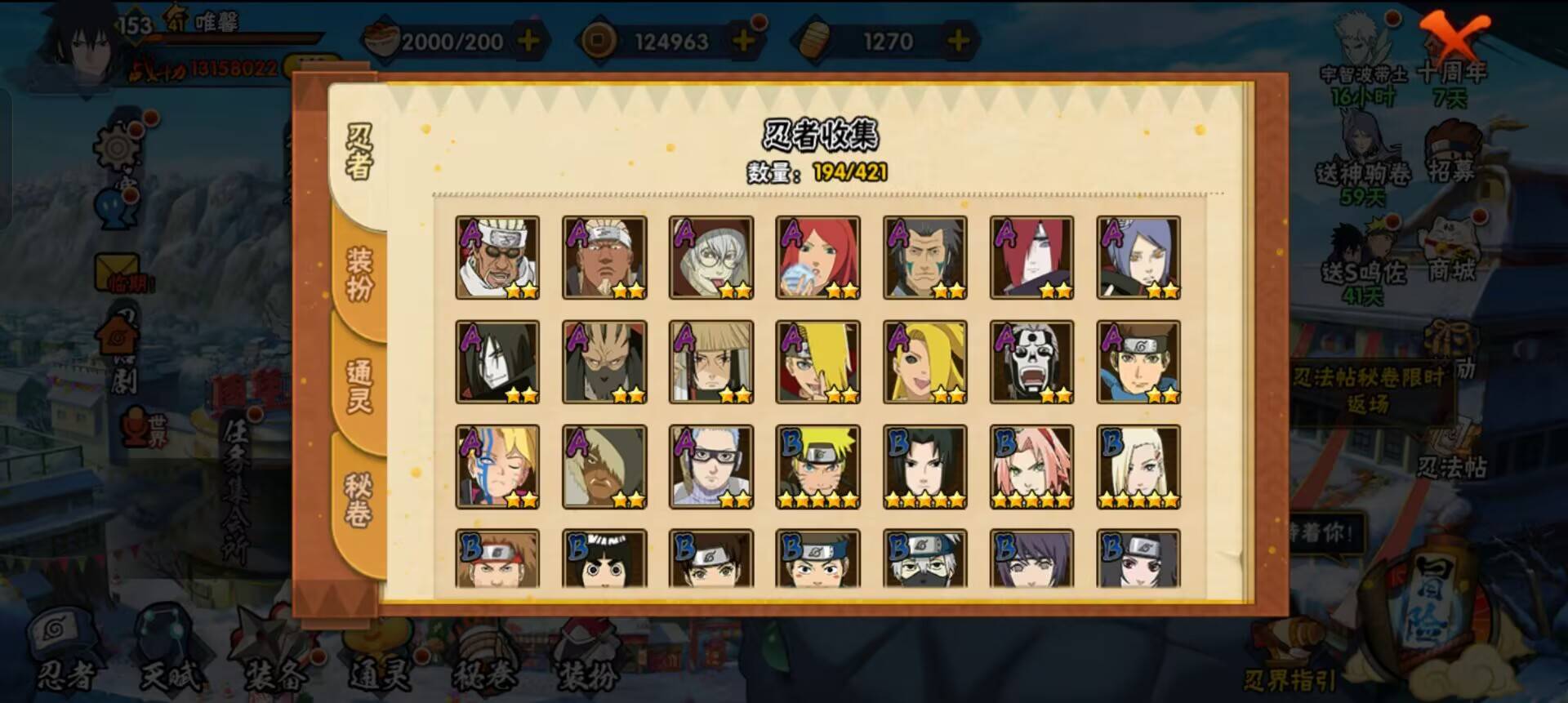This screenshot has width=1568, height=703.
Task: Choose B-rank Naruto portrait
Action: (x=817, y=466)
